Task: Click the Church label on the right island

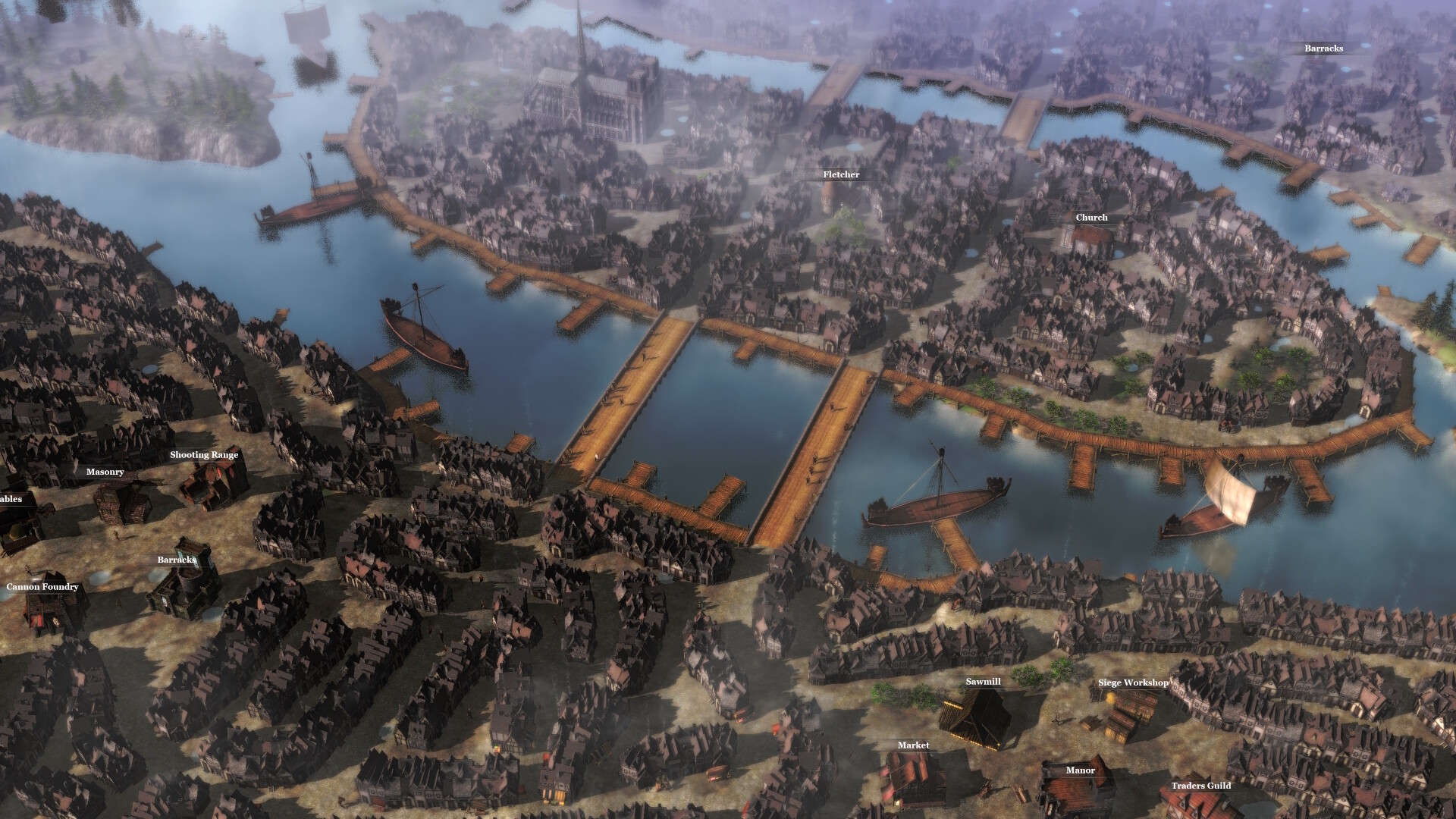Action: click(1091, 218)
